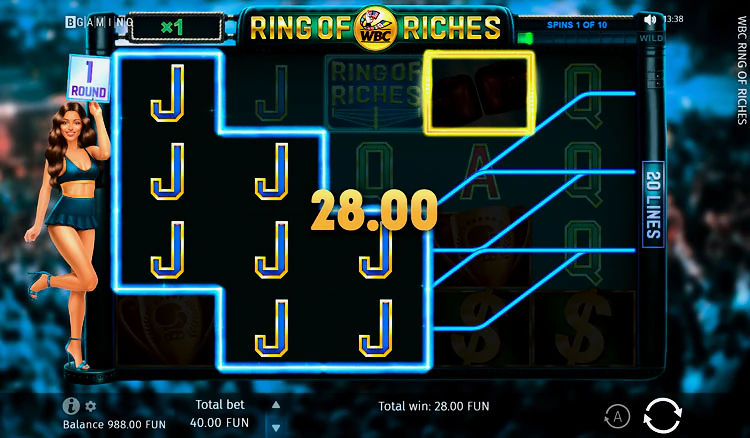Open the game info page

pyautogui.click(x=71, y=406)
